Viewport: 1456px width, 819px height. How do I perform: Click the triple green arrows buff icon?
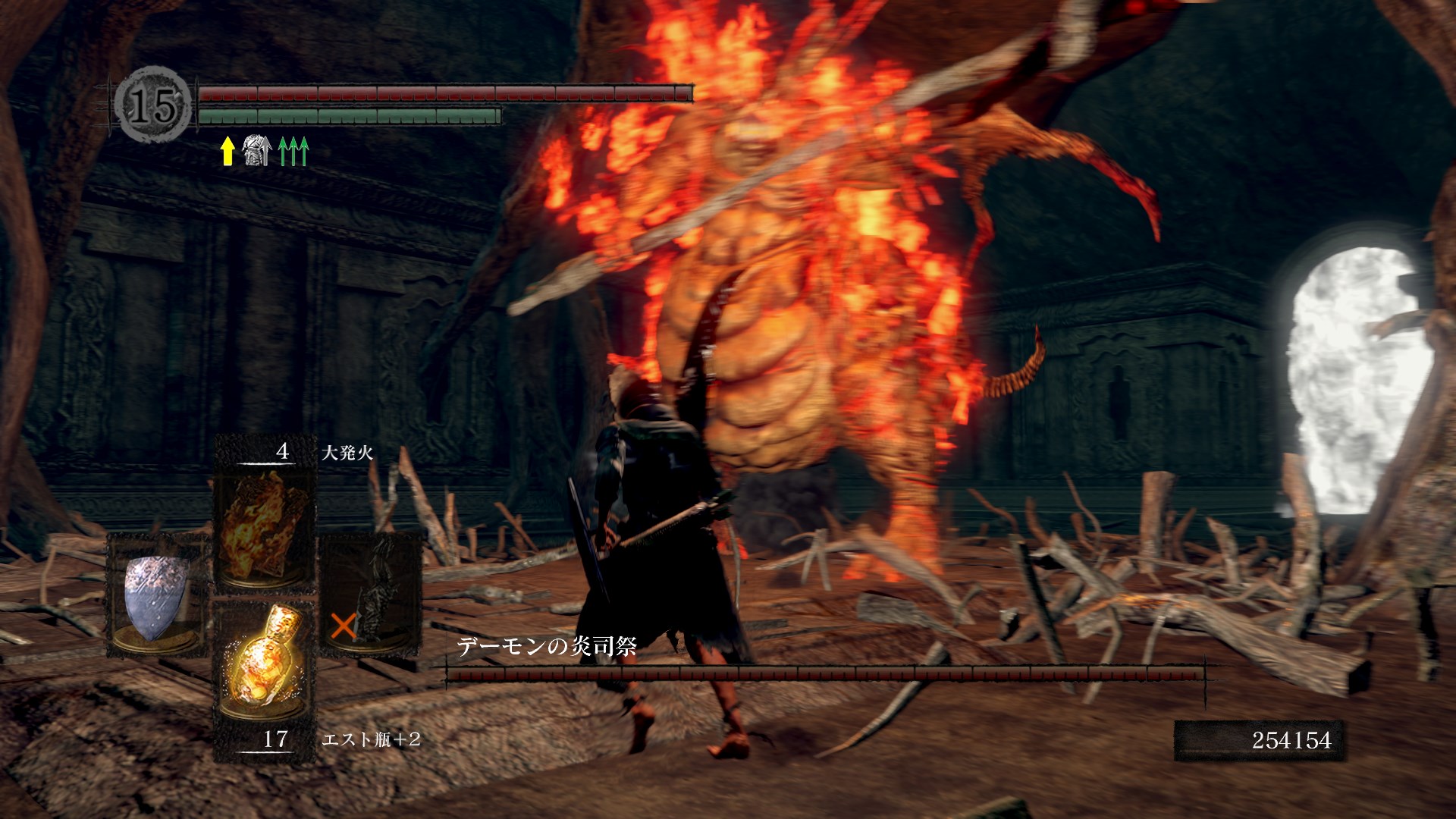[x=293, y=152]
